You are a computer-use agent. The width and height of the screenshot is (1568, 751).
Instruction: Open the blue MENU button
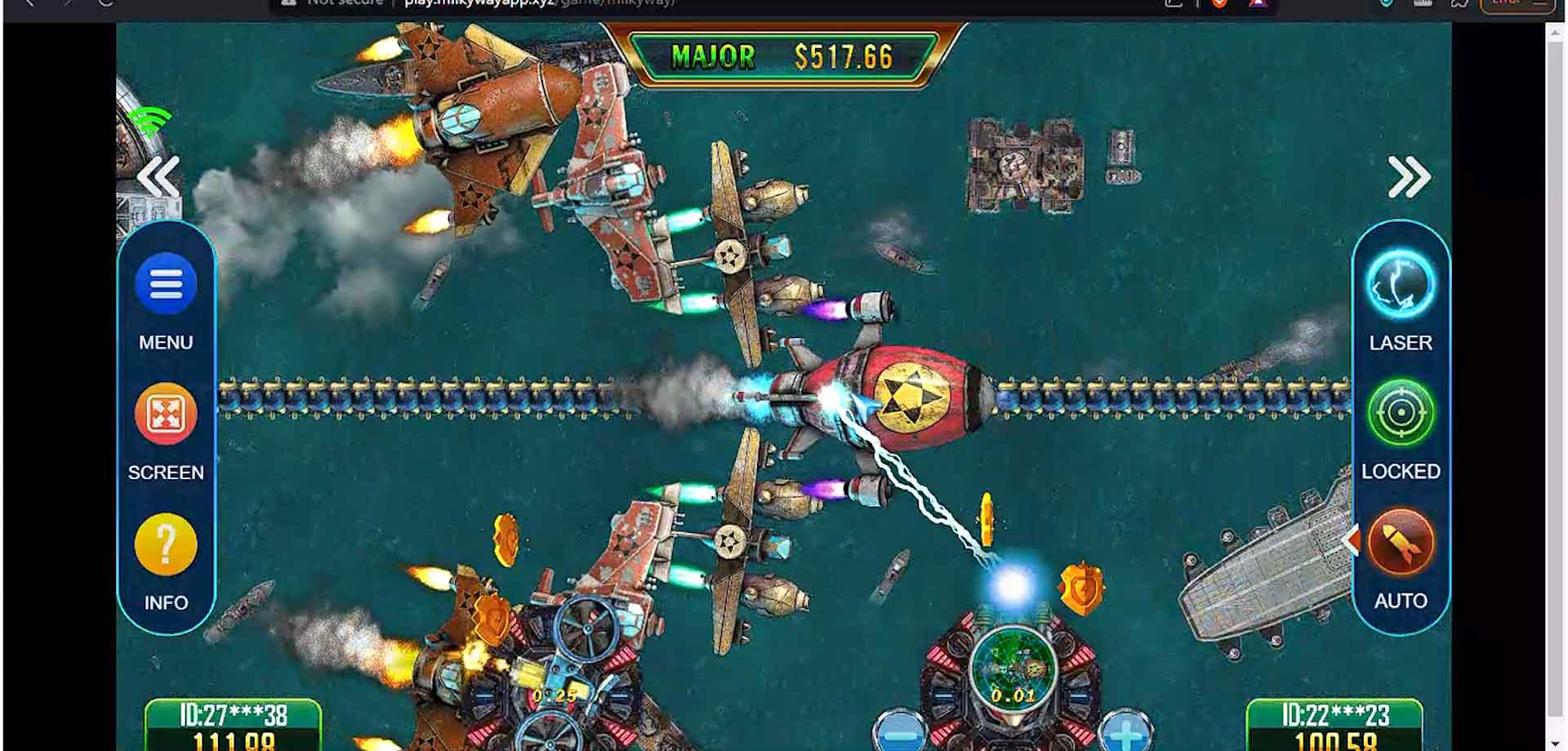[x=166, y=285]
